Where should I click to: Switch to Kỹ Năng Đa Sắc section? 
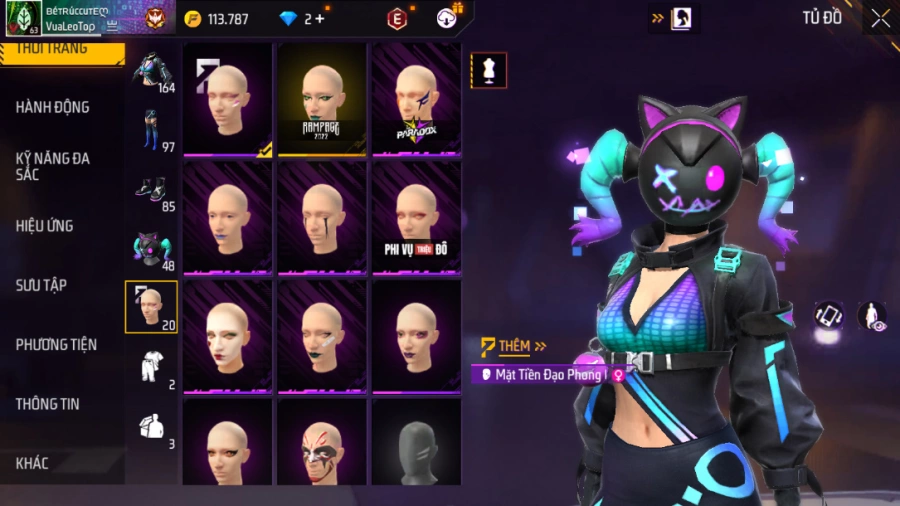(x=50, y=166)
